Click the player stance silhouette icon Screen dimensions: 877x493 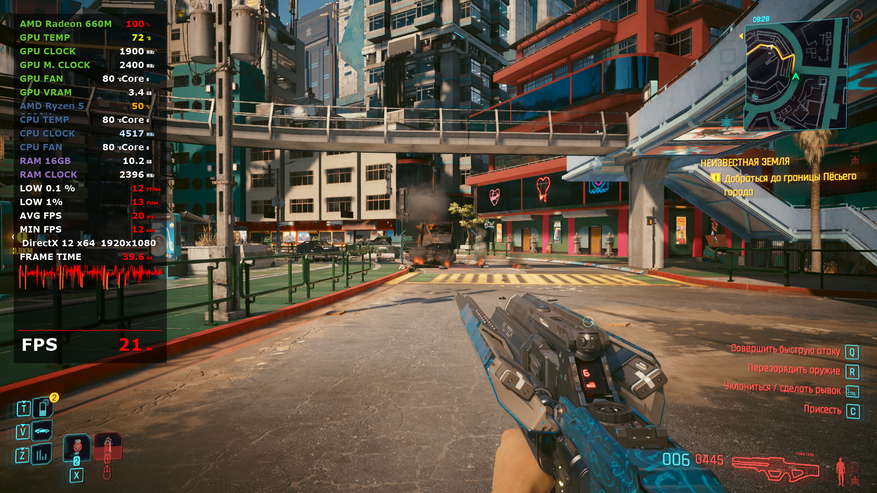(840, 467)
